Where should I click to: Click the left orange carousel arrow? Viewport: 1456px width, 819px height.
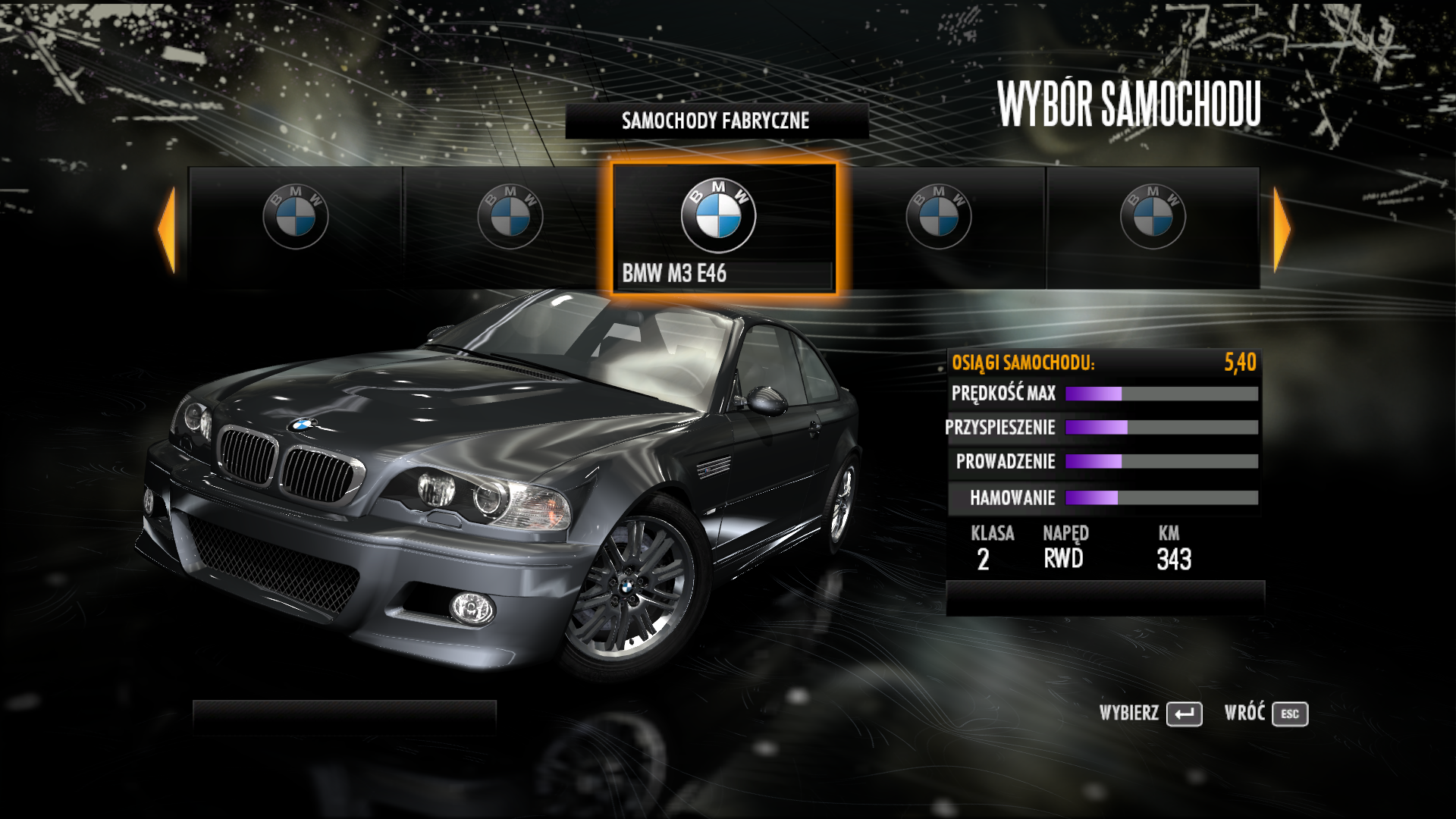pyautogui.click(x=168, y=229)
